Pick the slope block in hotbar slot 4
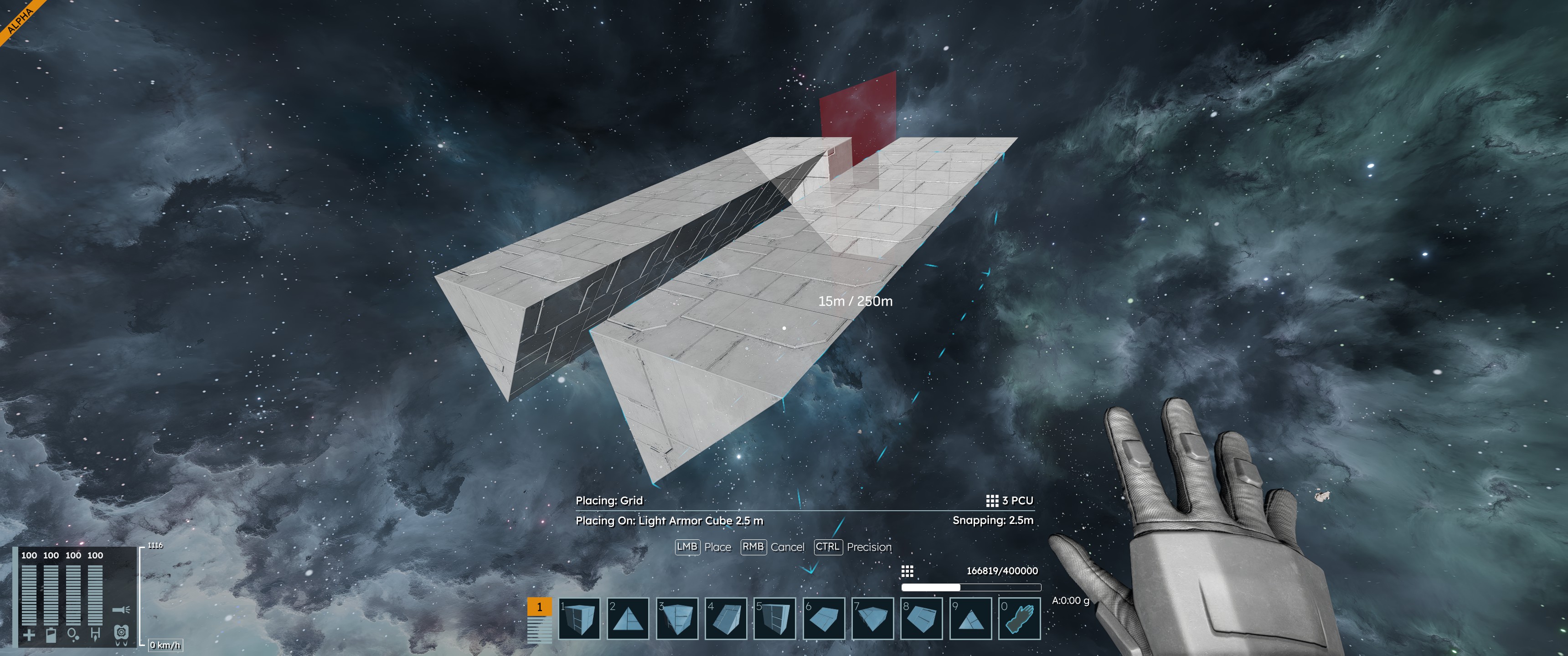This screenshot has width=1568, height=656. click(726, 618)
